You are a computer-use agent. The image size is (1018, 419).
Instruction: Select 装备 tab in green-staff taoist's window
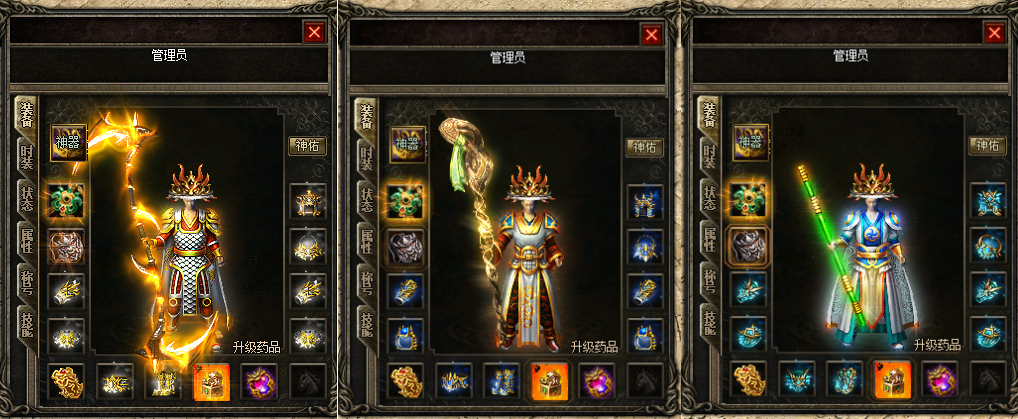(709, 115)
